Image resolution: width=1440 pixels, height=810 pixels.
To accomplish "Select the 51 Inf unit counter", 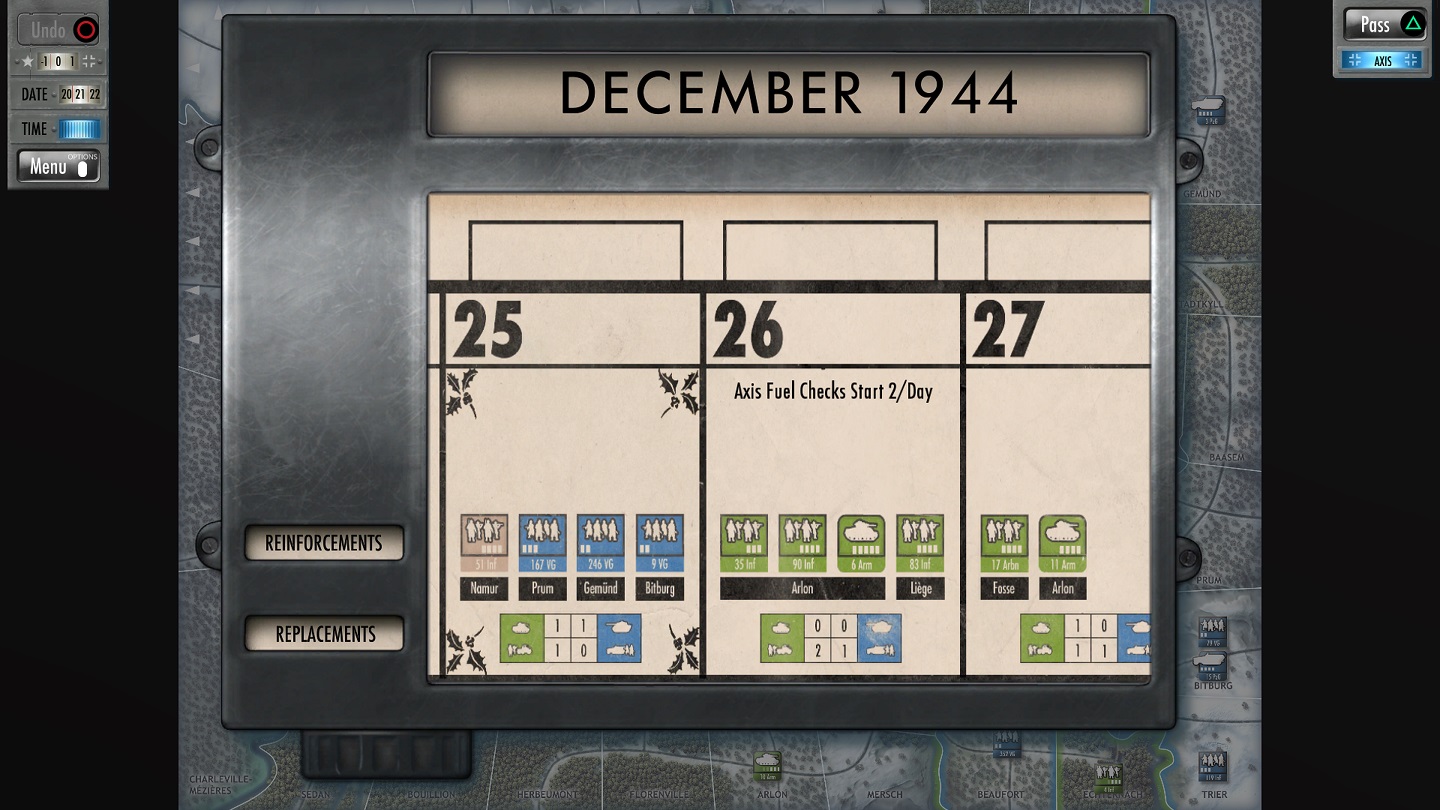I will click(484, 540).
